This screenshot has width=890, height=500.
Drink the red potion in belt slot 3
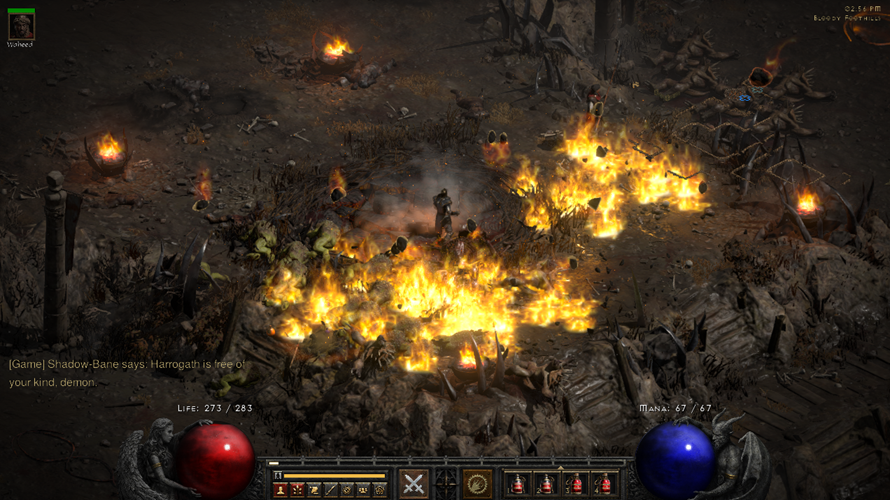tap(575, 484)
